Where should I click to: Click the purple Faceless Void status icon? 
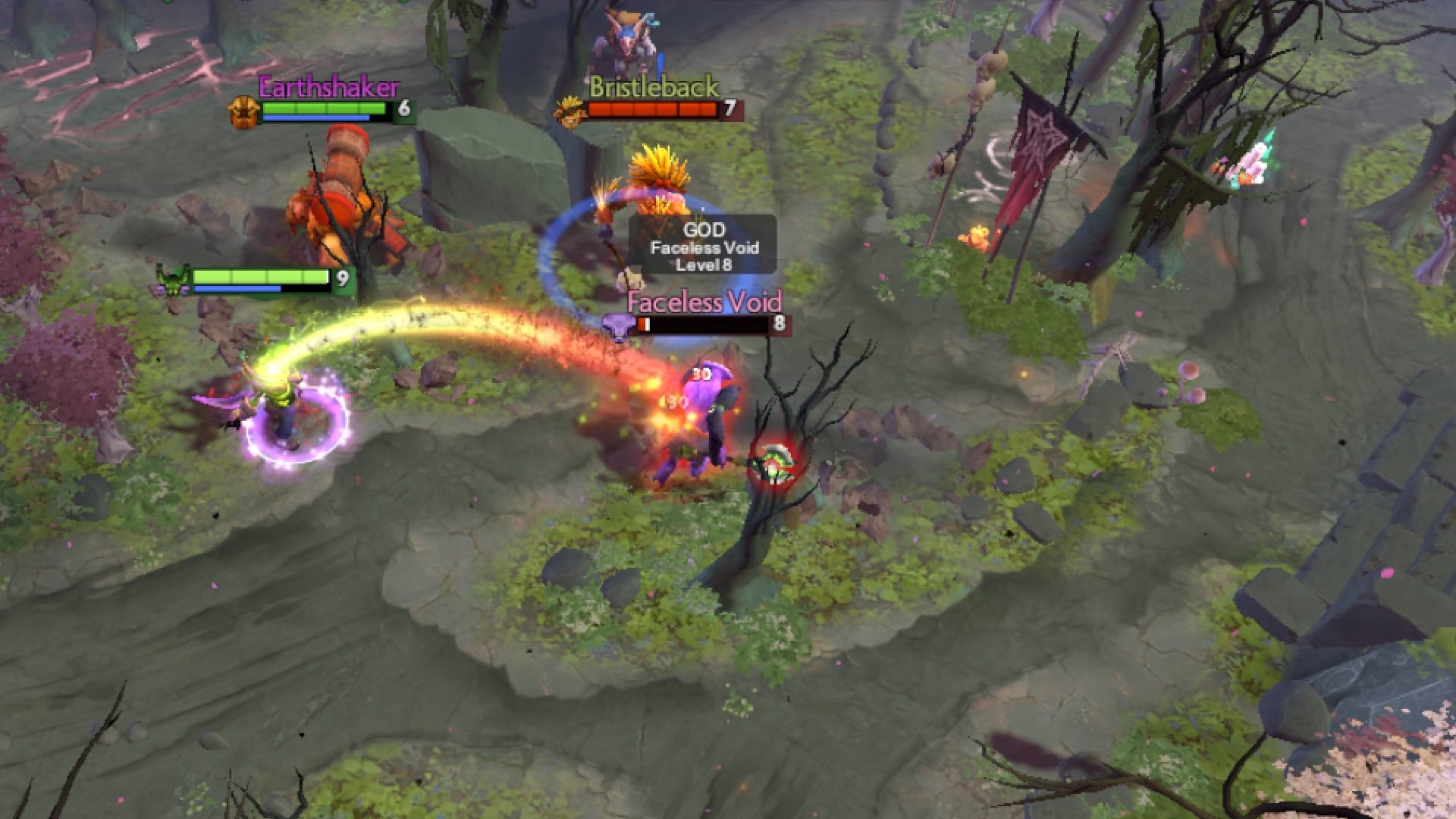(617, 325)
